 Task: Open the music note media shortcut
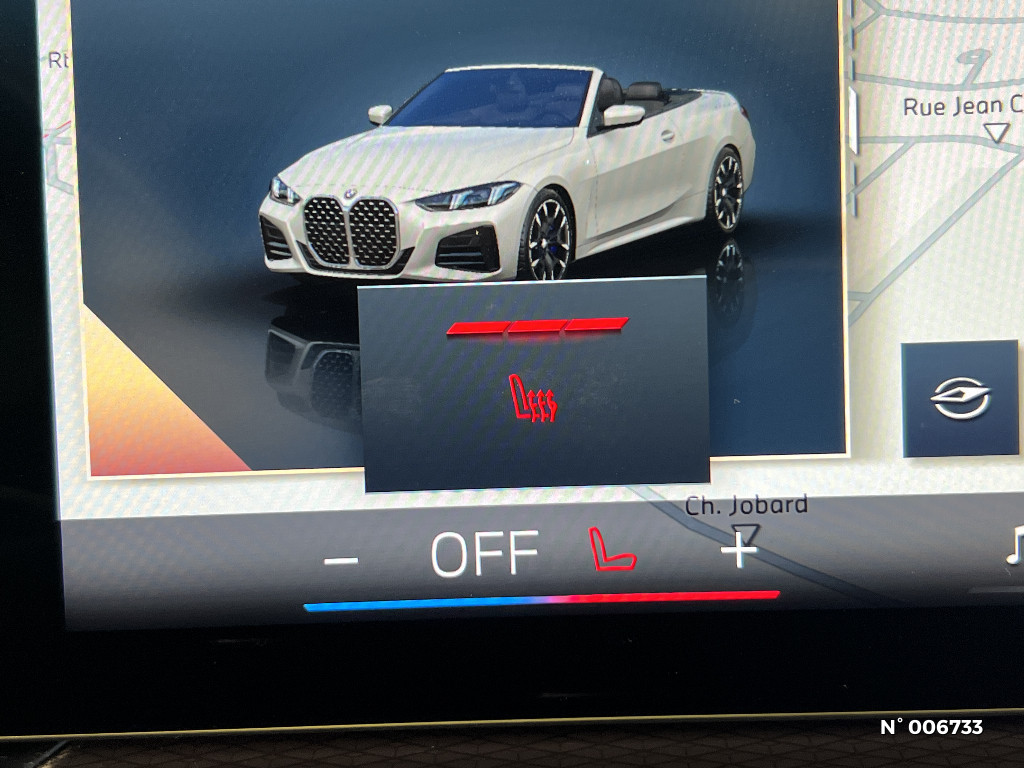click(1014, 547)
